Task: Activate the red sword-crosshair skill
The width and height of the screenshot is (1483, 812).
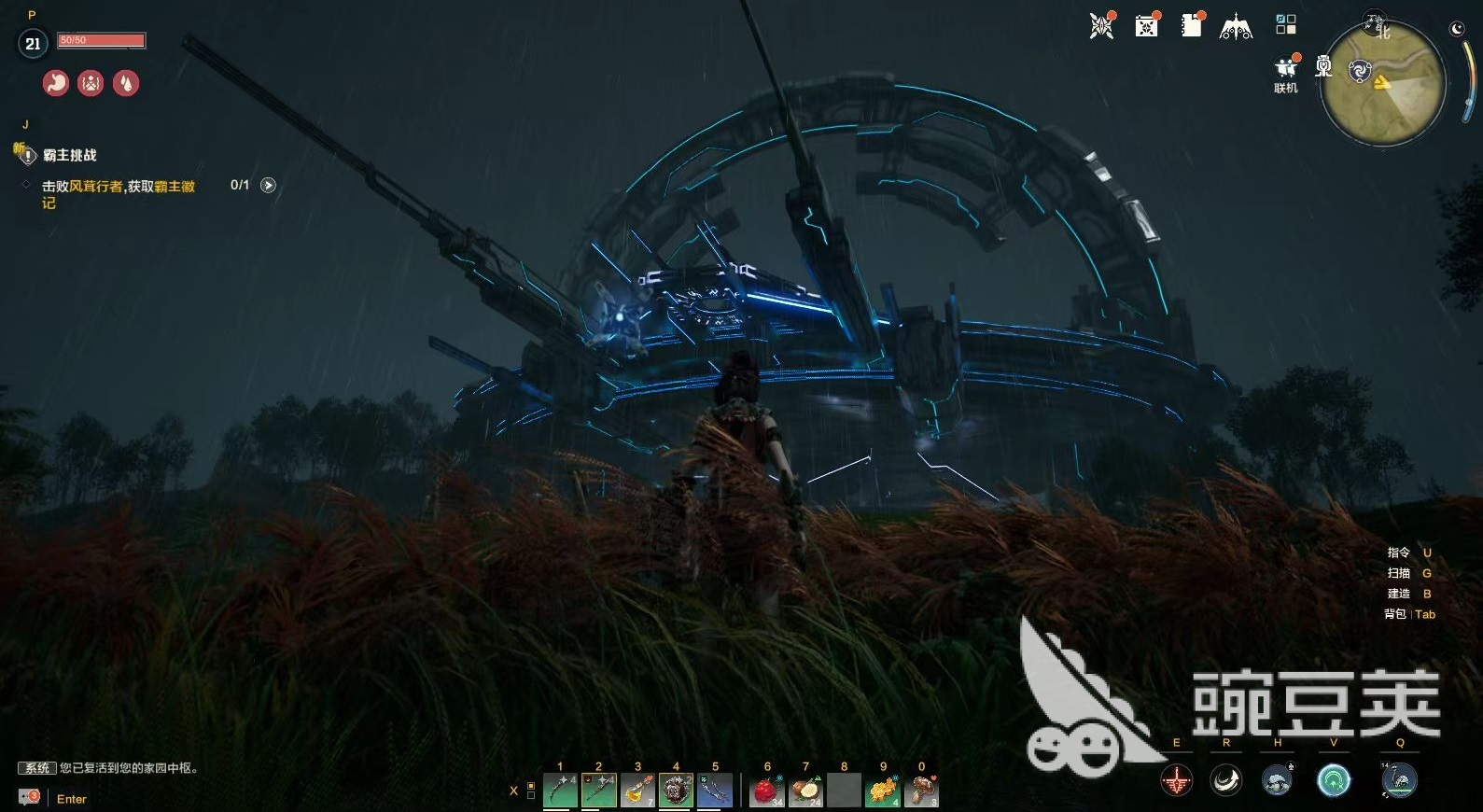Action: pos(1176,779)
